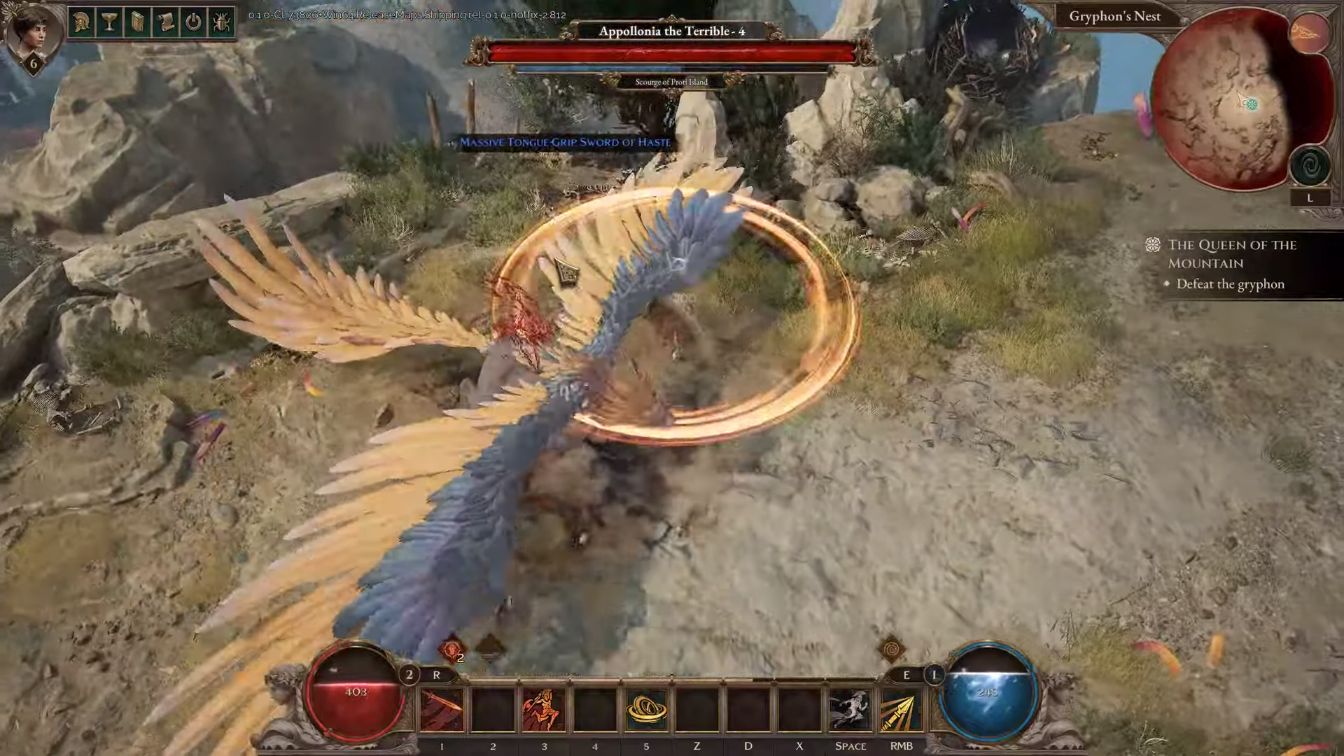Viewport: 1344px width, 756px height.
Task: Click the Massive Tongue-Grip Sword of Haste label
Action: point(565,143)
